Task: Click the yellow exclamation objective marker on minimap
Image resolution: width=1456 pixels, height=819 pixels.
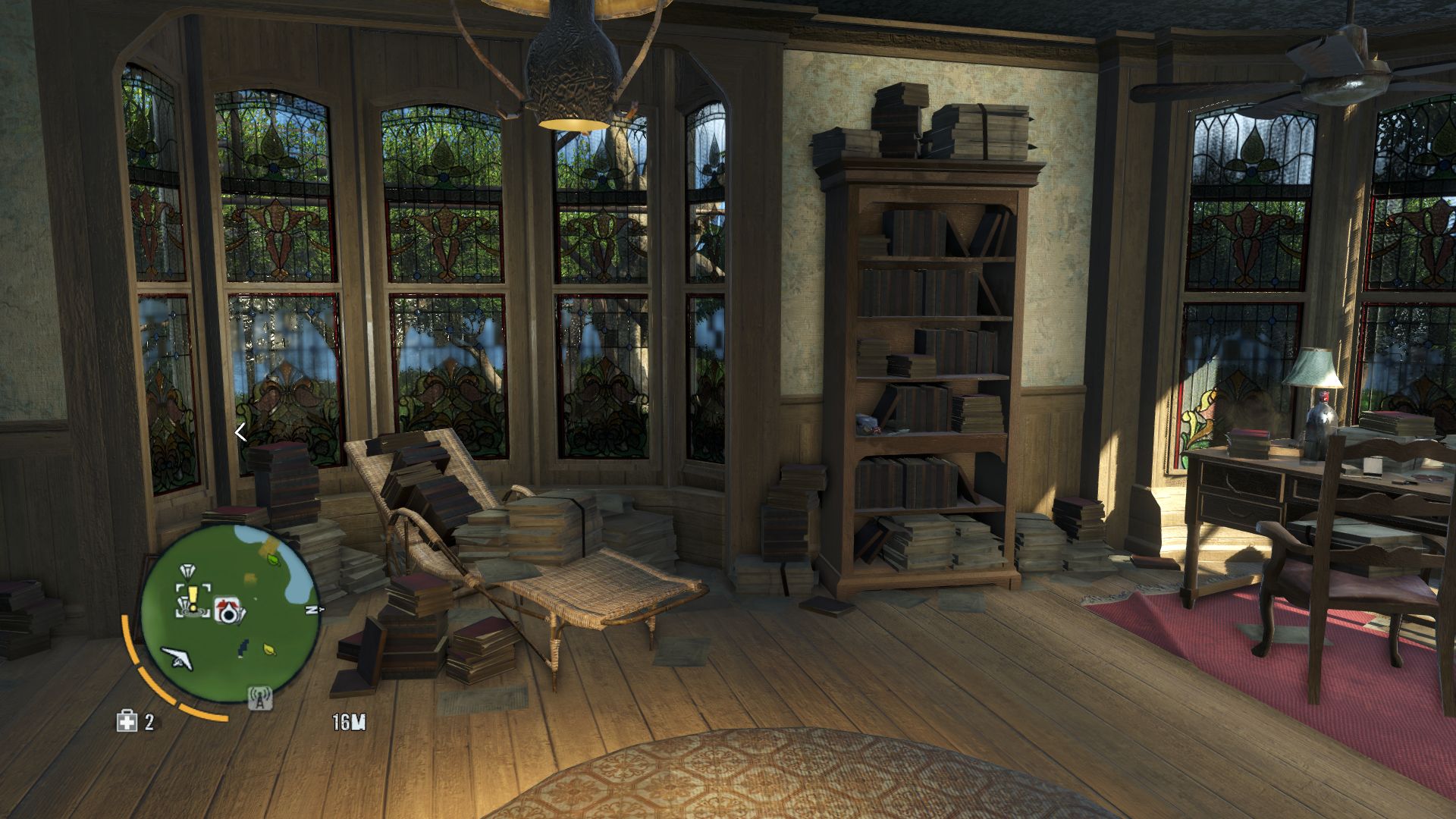Action: pos(193,598)
